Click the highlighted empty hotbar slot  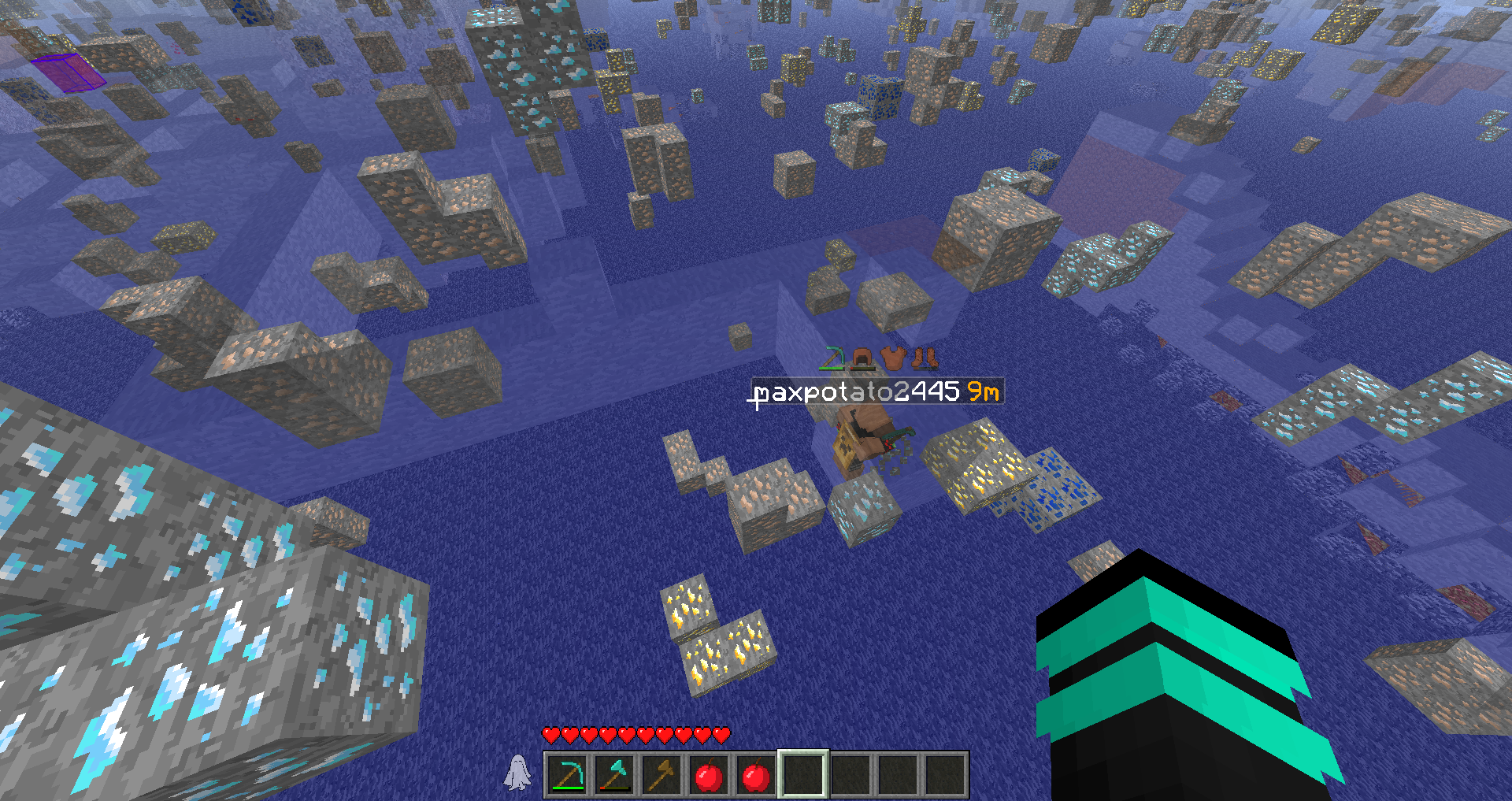pyautogui.click(x=802, y=775)
